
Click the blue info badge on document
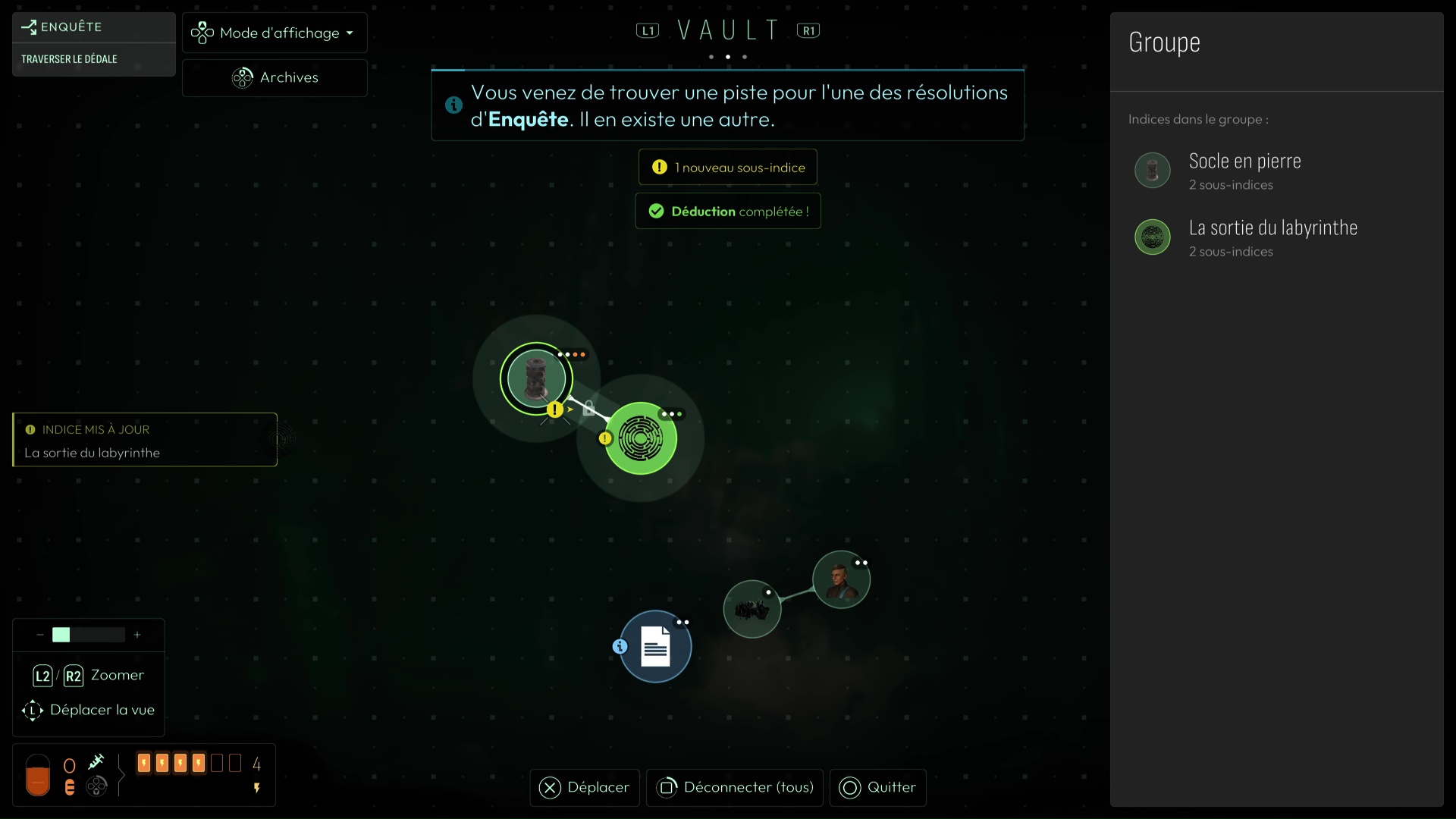pyautogui.click(x=620, y=647)
